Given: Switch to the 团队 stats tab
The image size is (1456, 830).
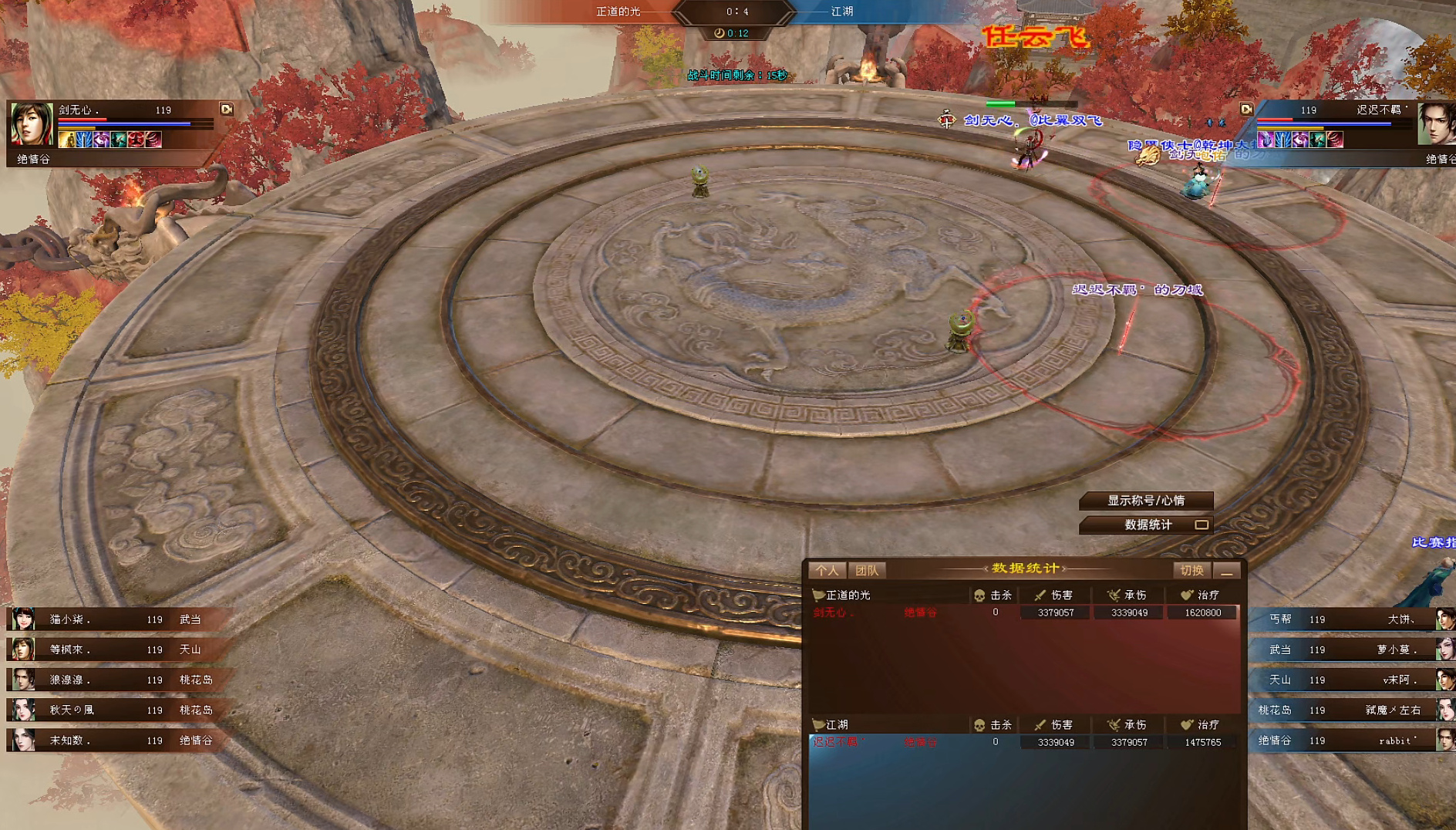Looking at the screenshot, I should coord(867,570).
